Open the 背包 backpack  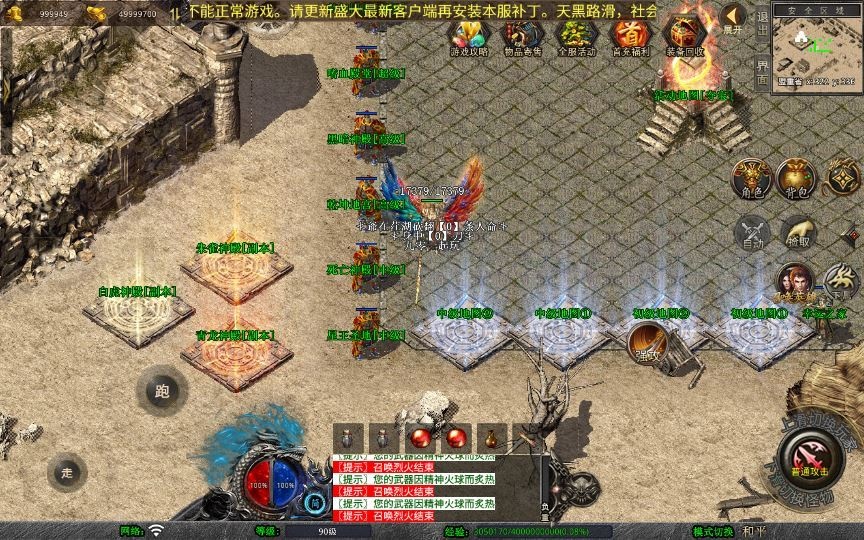(x=797, y=178)
